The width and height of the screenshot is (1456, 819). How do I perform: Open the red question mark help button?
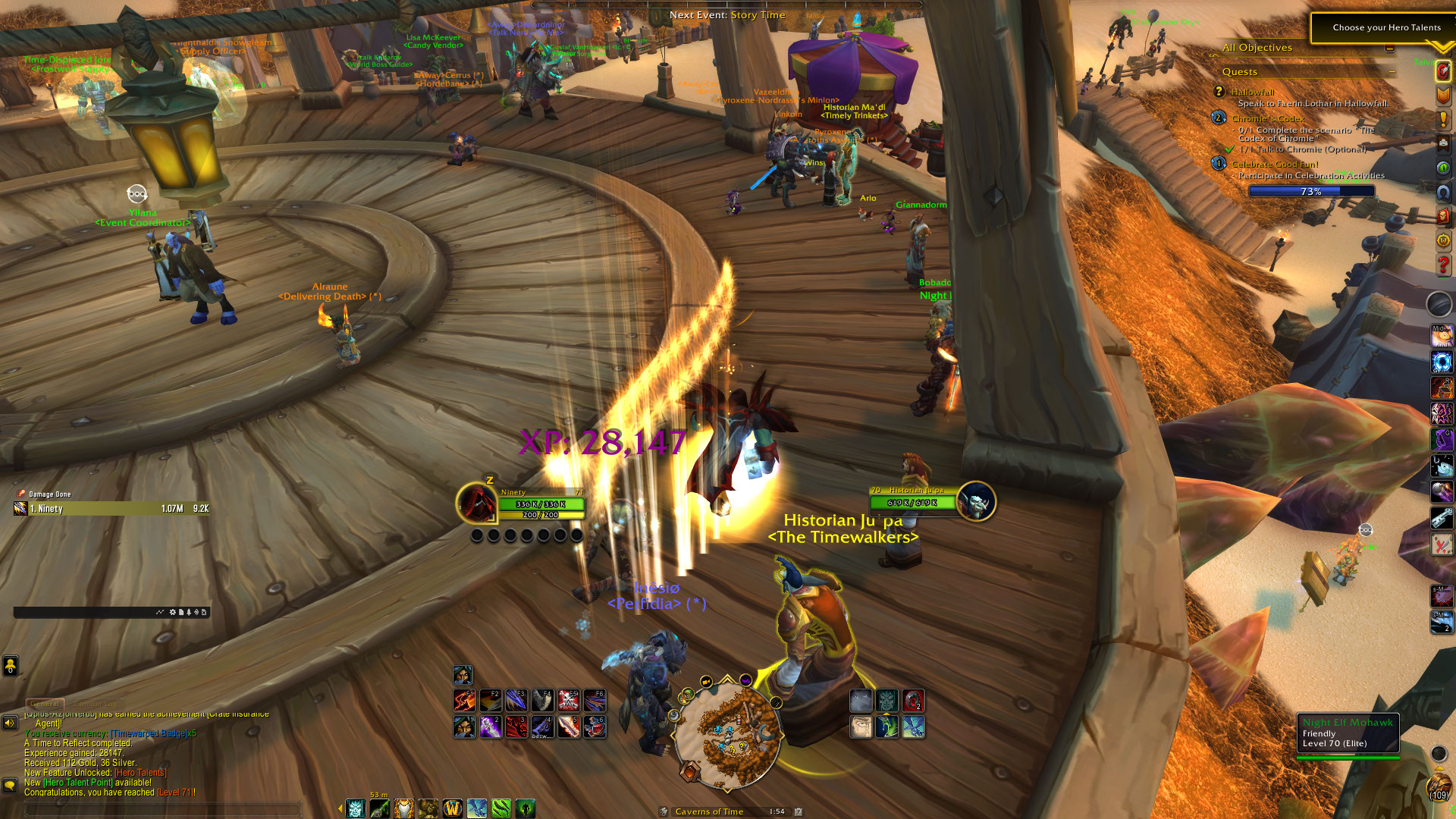[1443, 265]
